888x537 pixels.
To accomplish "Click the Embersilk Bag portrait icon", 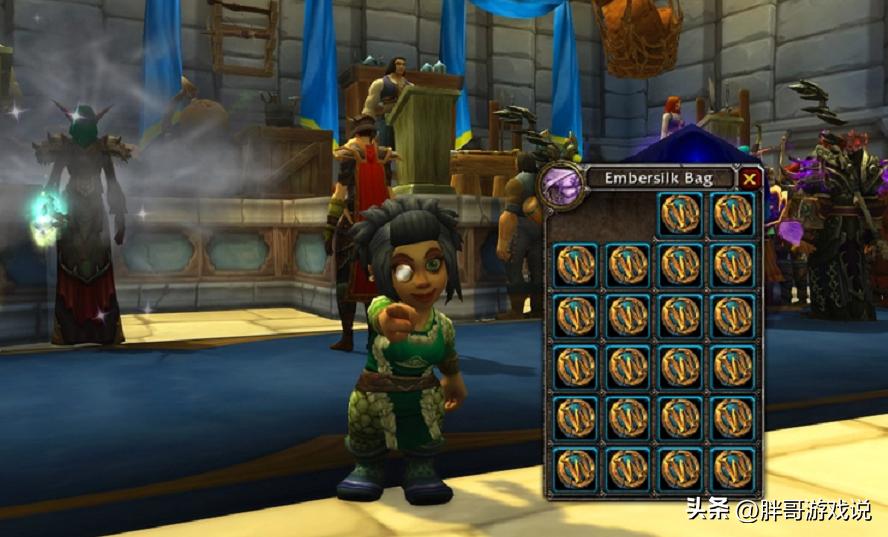I will click(x=560, y=184).
